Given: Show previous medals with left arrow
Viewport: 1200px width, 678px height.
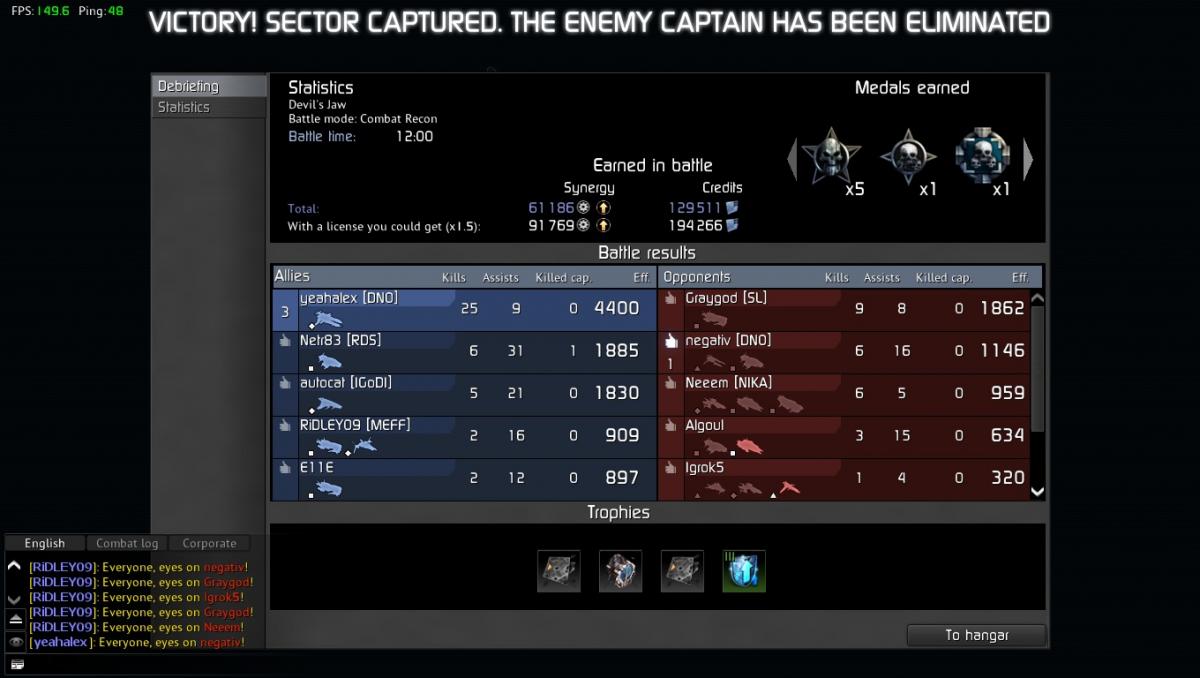Looking at the screenshot, I should pos(792,158).
